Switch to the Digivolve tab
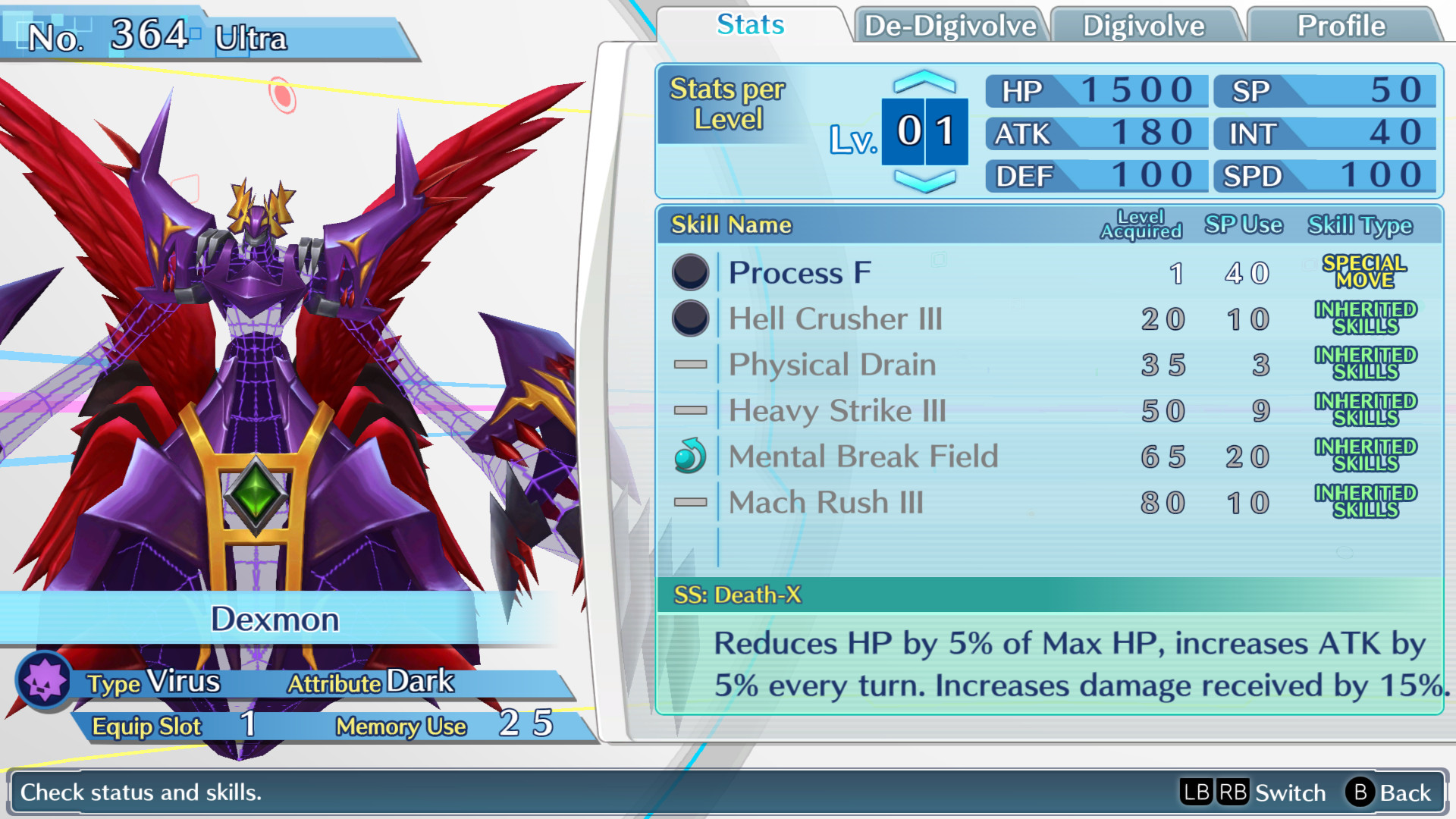The image size is (1456, 819). (1144, 25)
